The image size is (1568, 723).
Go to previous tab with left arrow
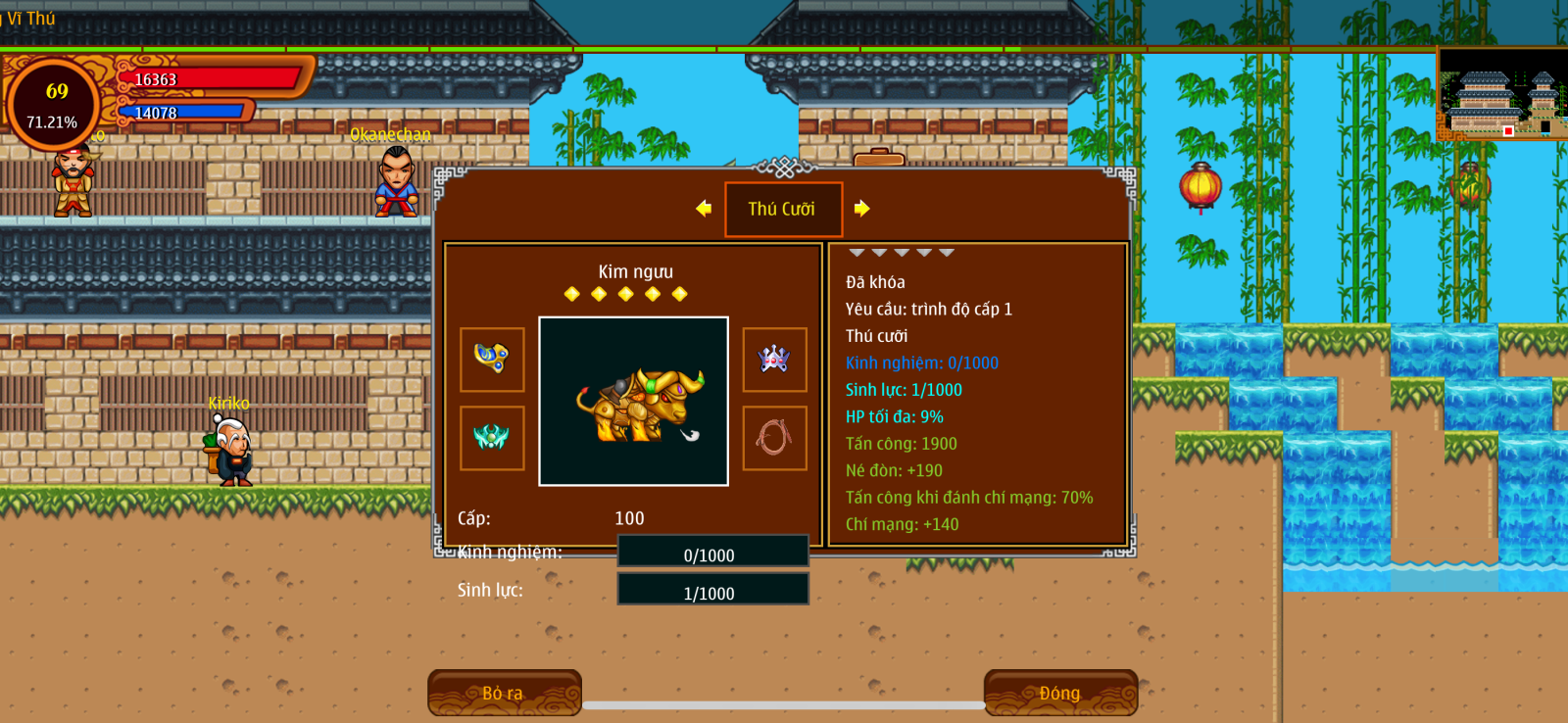click(704, 208)
